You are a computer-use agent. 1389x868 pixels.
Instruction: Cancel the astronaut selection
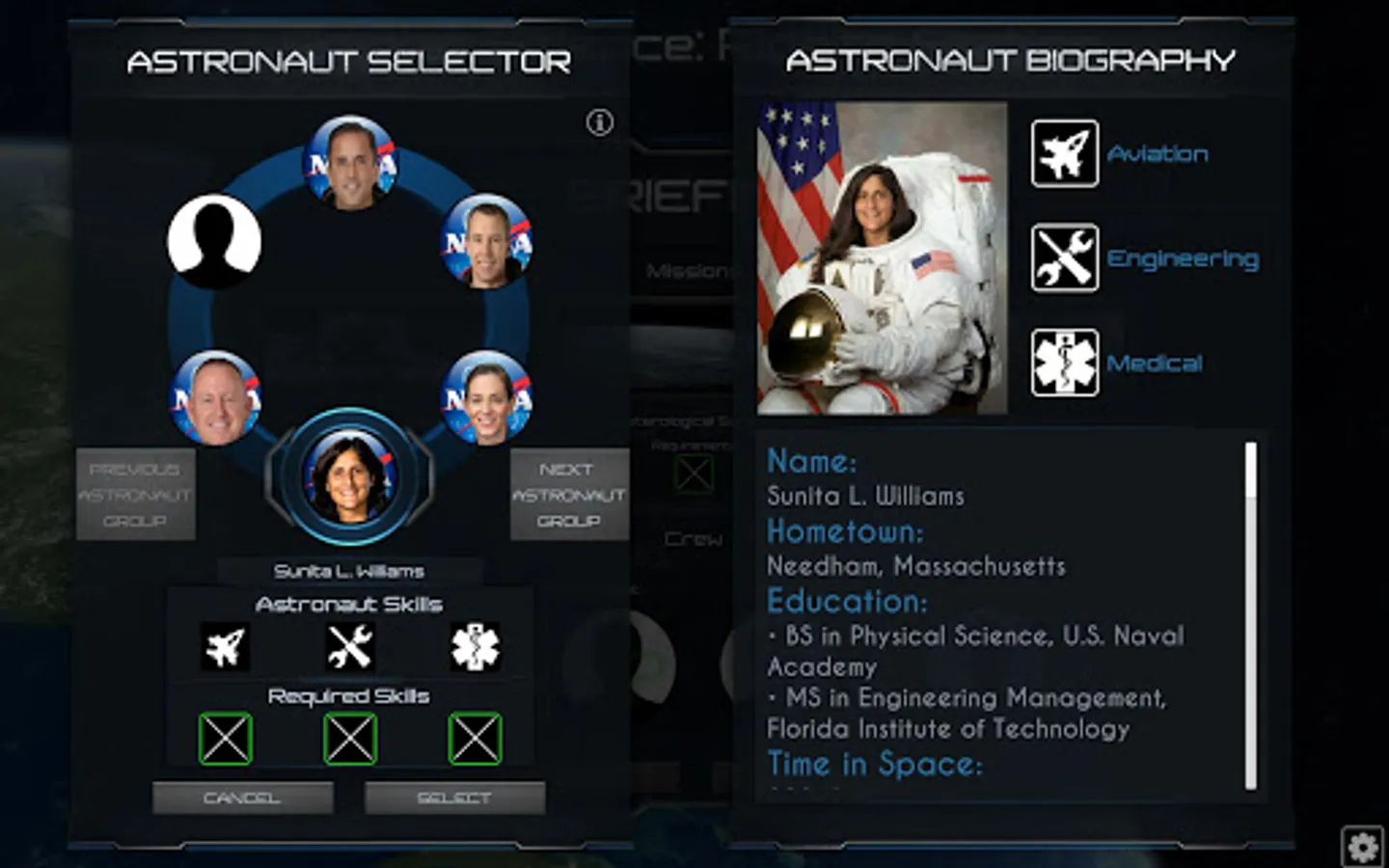pos(242,798)
